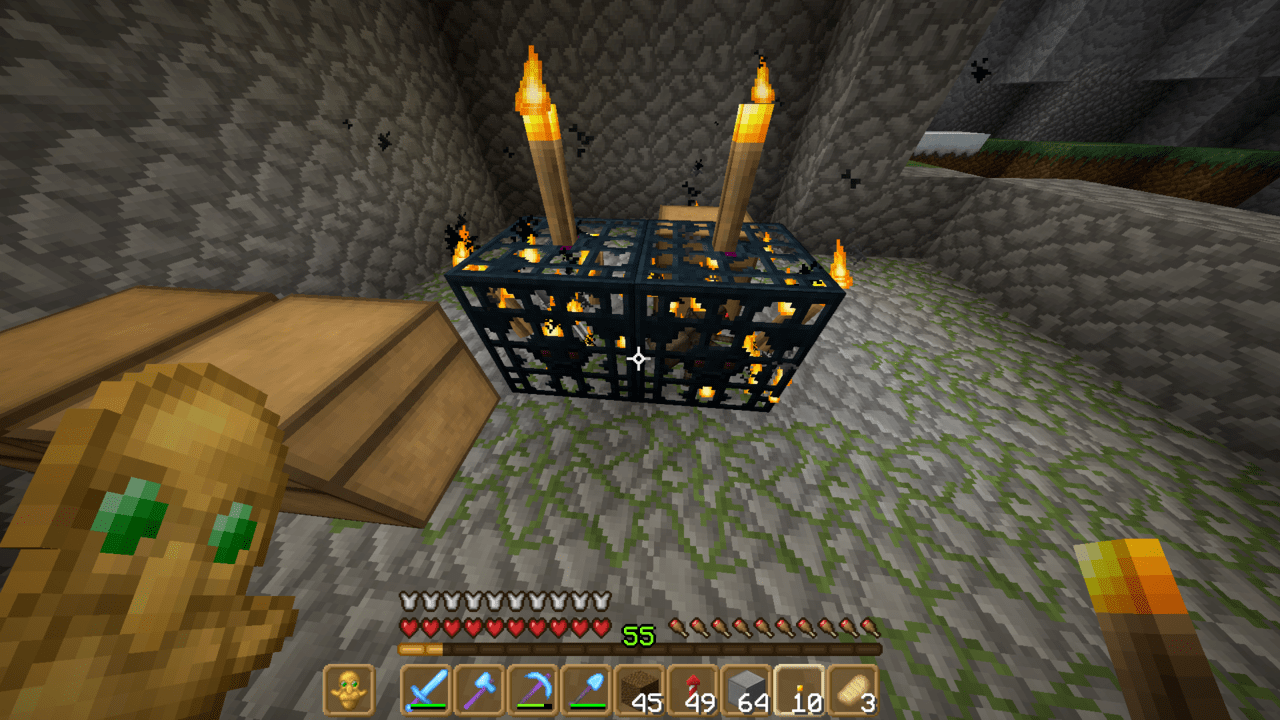Viewport: 1280px width, 720px height.
Task: Select the bread stack of 3
Action: click(854, 689)
